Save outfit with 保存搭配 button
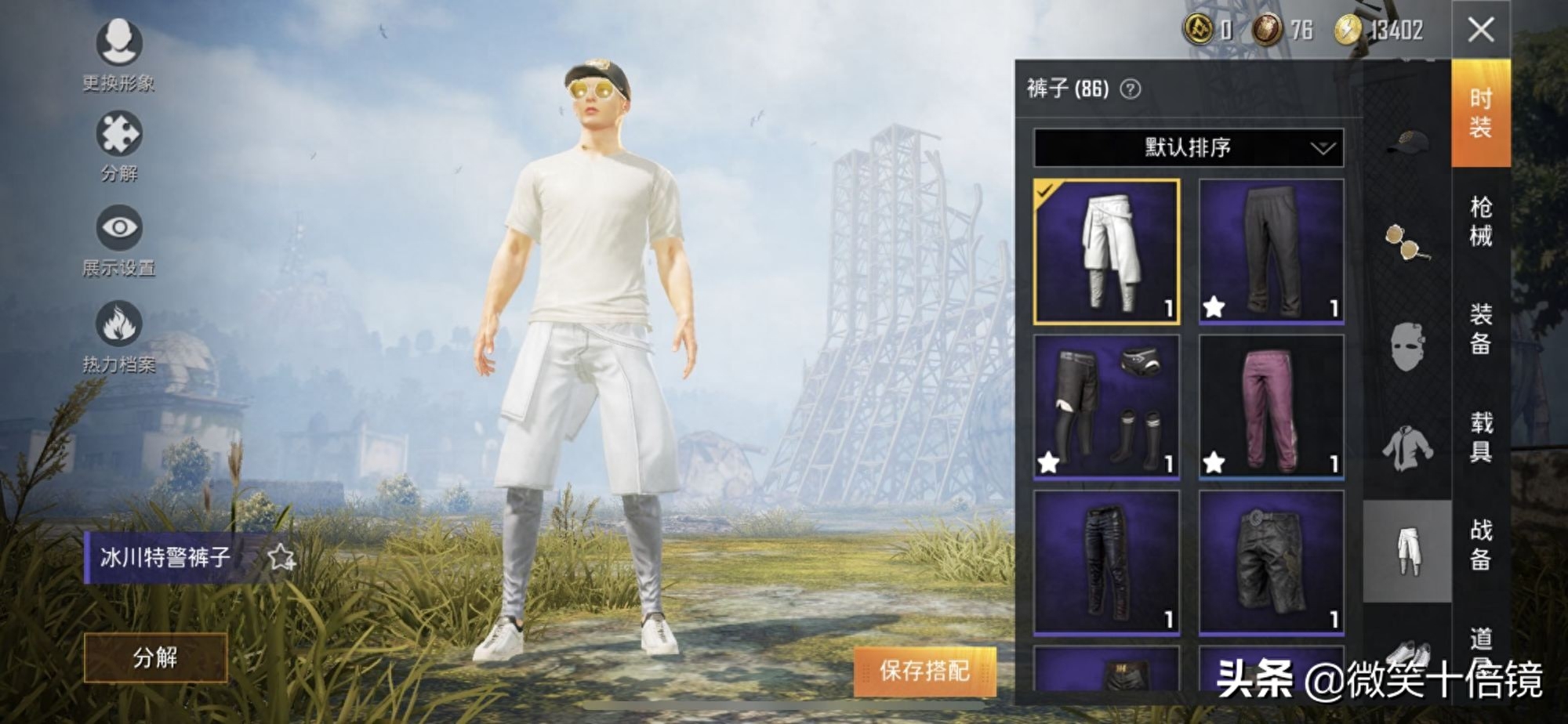 (x=924, y=671)
